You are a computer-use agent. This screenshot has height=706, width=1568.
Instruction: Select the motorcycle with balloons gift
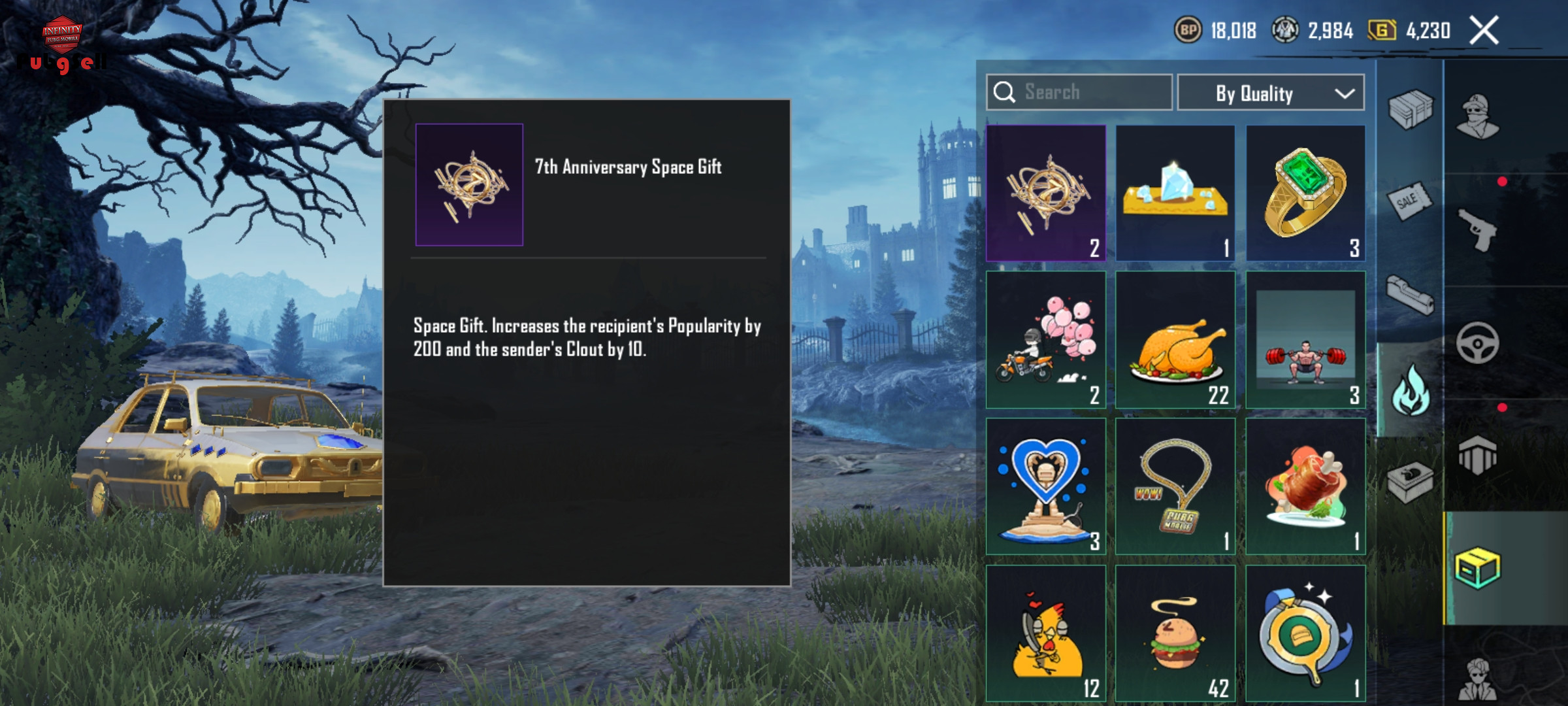click(1045, 340)
